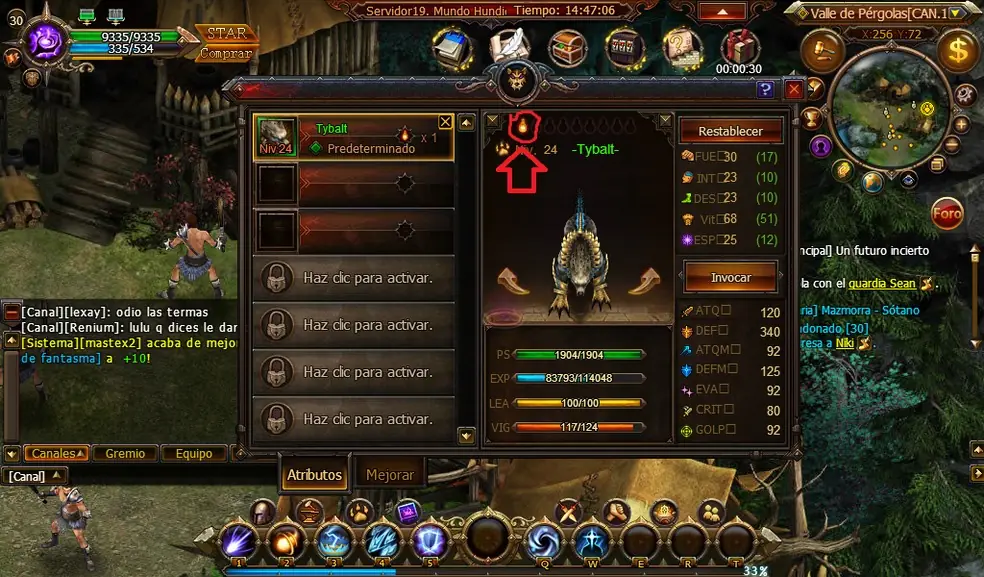
Task: Rotate the pet model right arrow
Action: tap(643, 281)
